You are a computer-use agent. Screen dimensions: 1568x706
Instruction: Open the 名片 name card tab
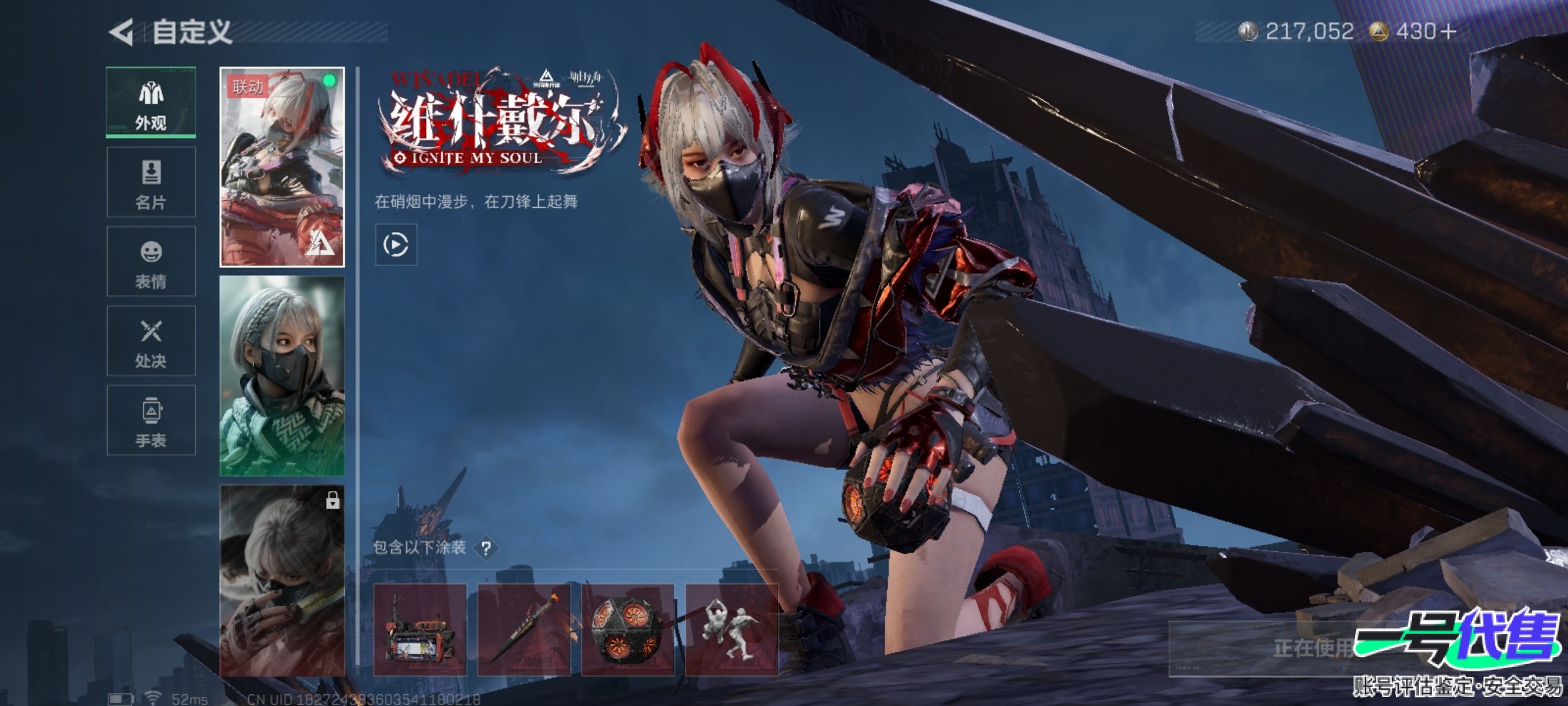point(151,182)
